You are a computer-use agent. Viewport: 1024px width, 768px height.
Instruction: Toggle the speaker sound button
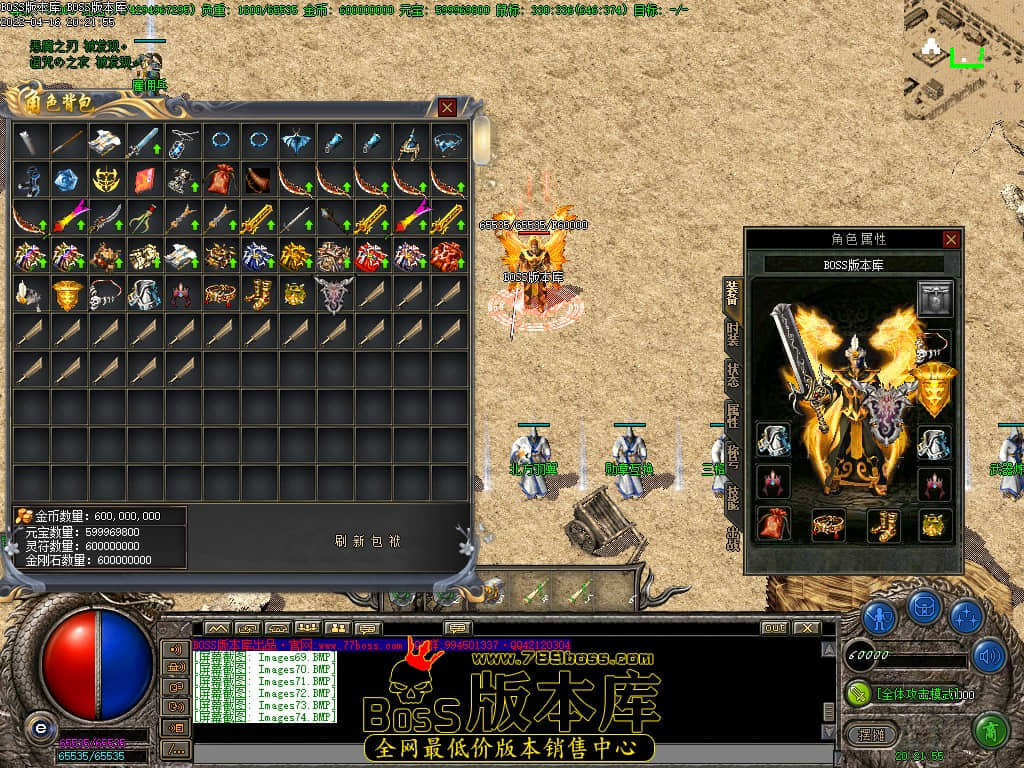pyautogui.click(x=988, y=655)
